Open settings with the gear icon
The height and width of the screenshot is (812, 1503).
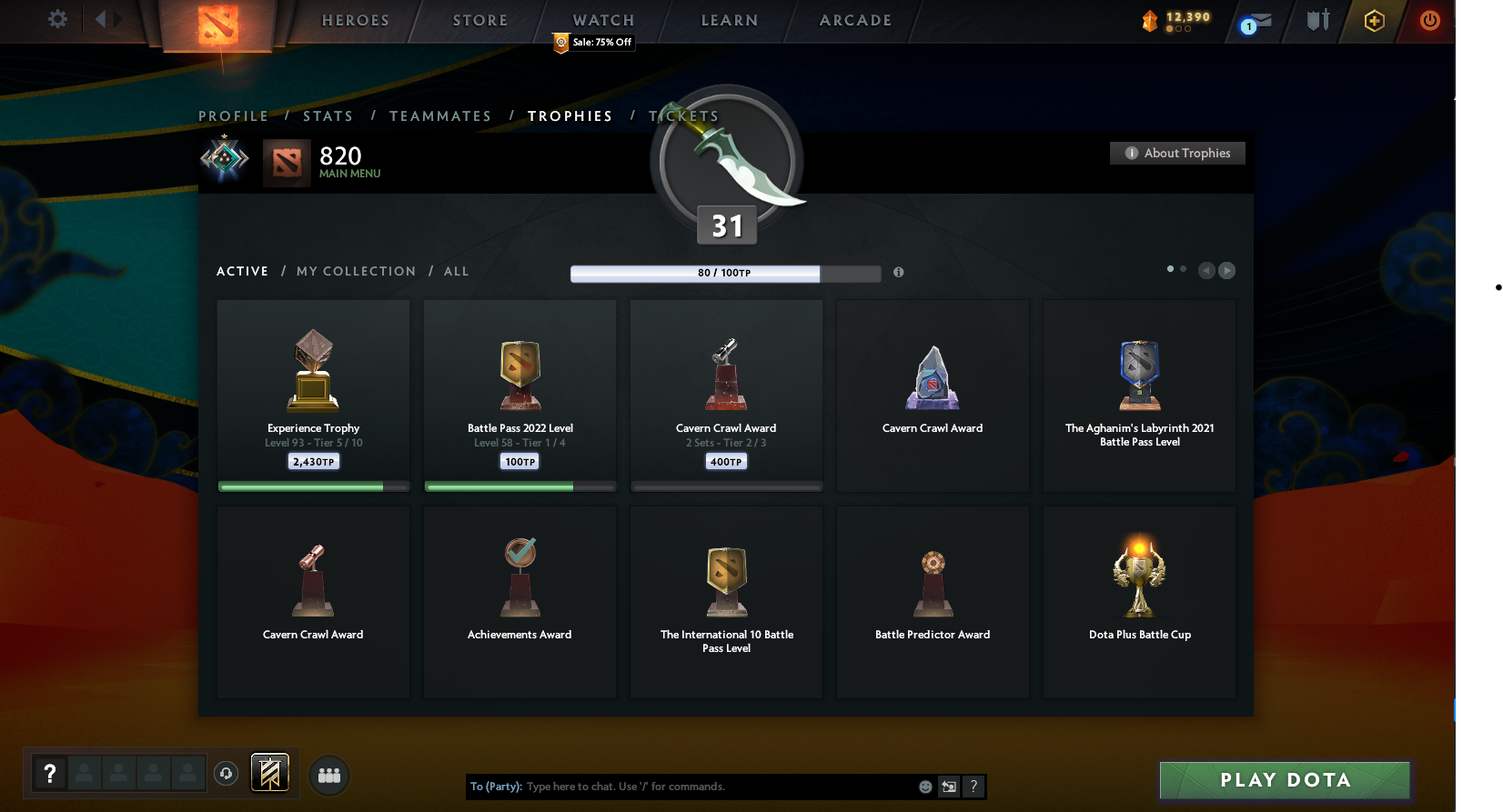(x=56, y=19)
